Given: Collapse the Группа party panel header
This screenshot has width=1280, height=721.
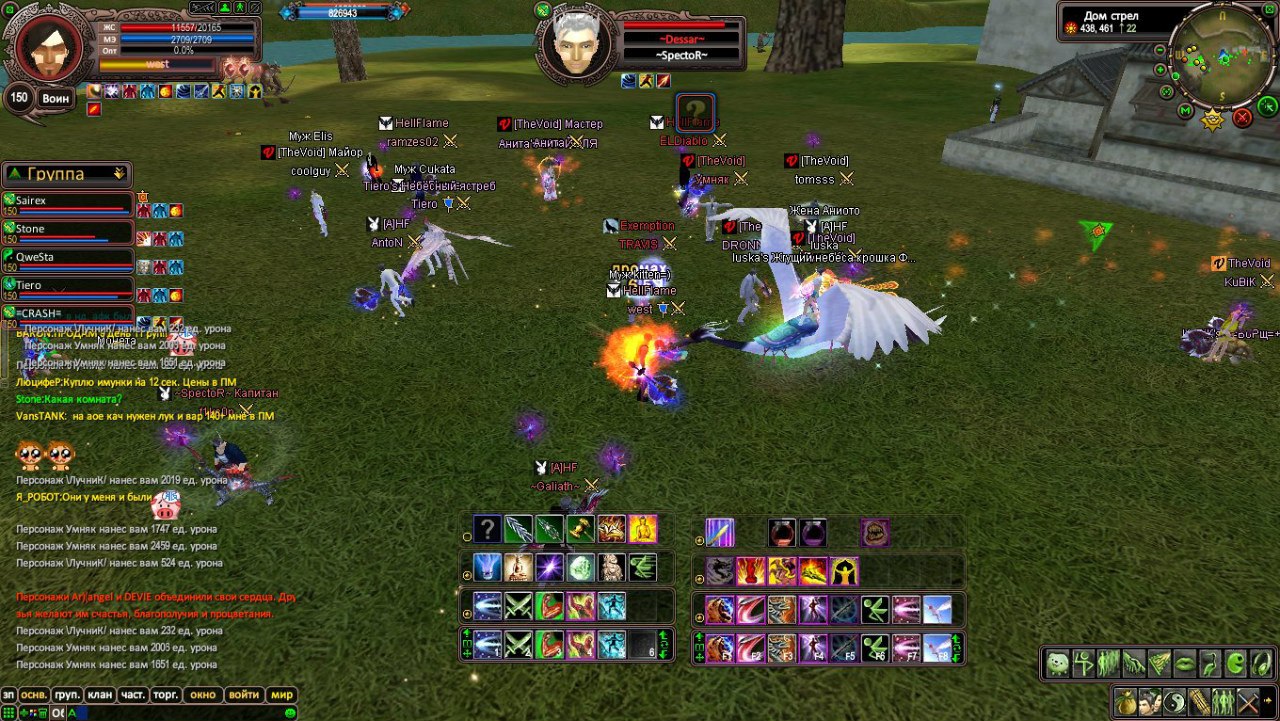Looking at the screenshot, I should [120, 174].
